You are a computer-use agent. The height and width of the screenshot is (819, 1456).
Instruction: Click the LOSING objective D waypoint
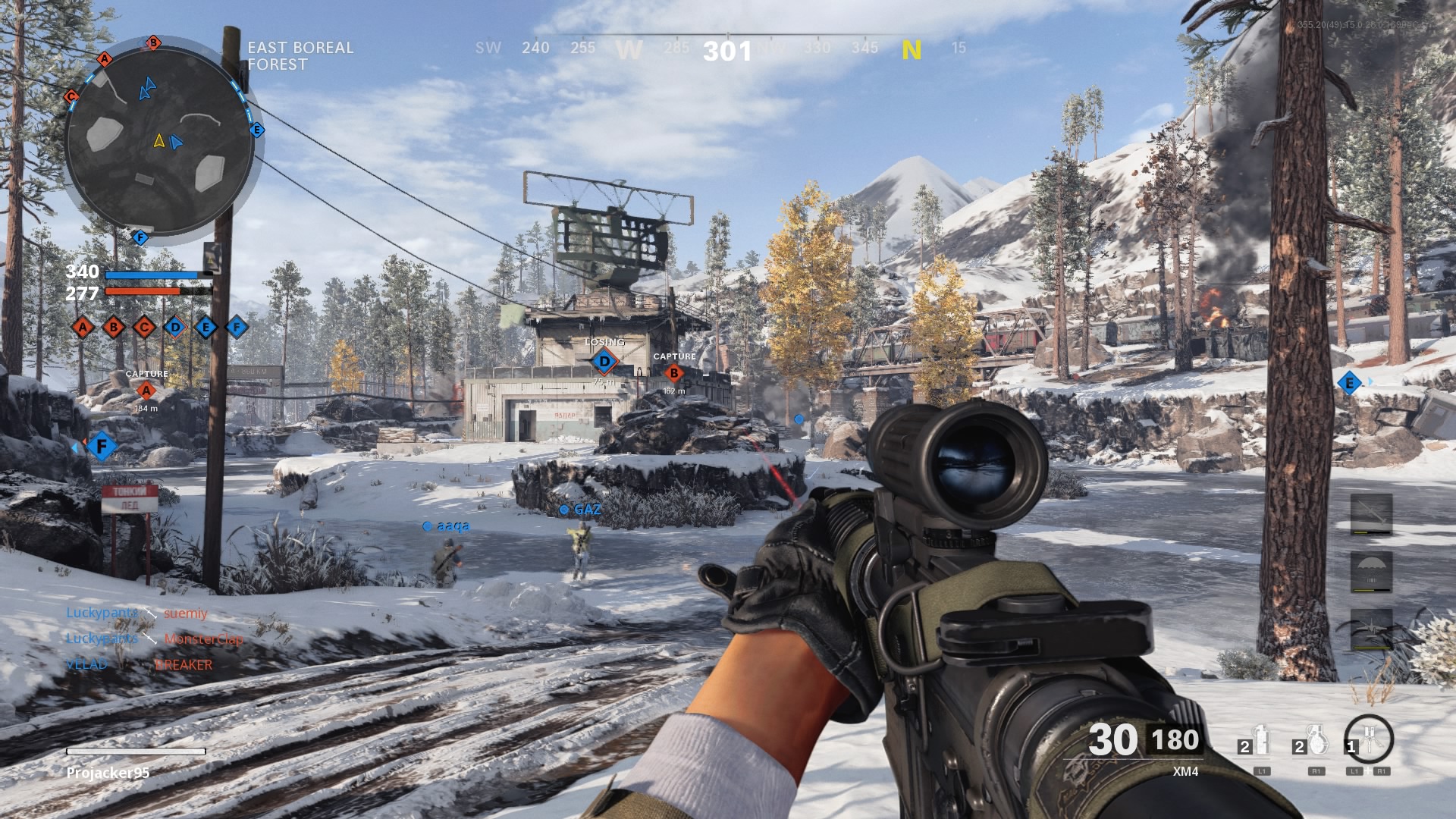(x=604, y=362)
